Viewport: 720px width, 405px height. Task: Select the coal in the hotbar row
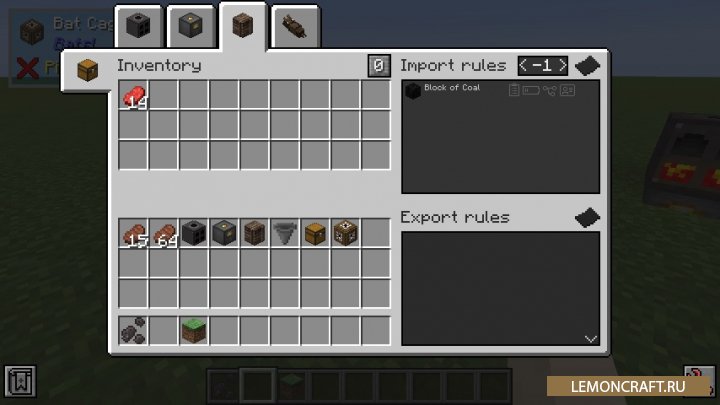pos(134,328)
